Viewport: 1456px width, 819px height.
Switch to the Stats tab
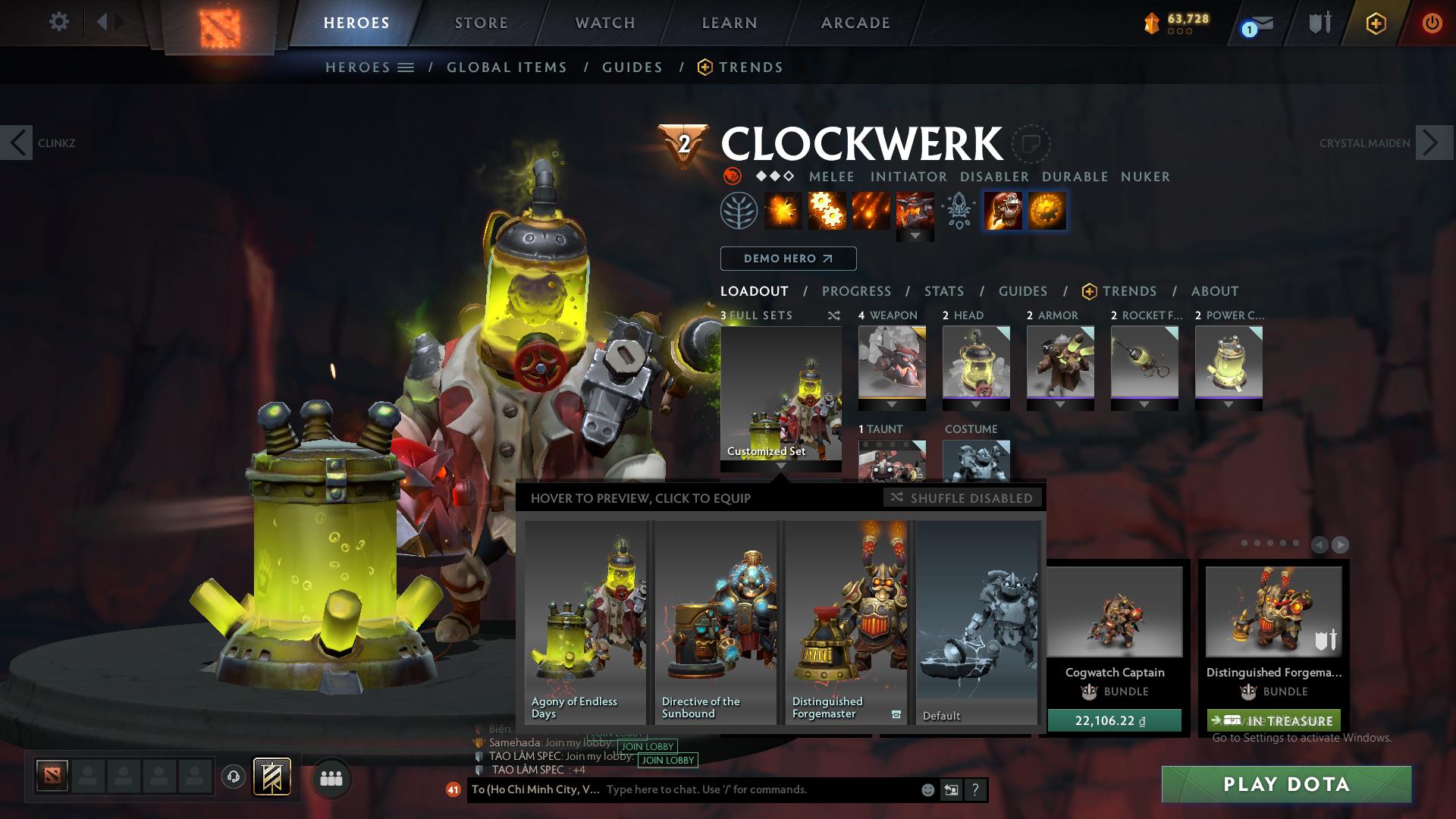pyautogui.click(x=943, y=291)
